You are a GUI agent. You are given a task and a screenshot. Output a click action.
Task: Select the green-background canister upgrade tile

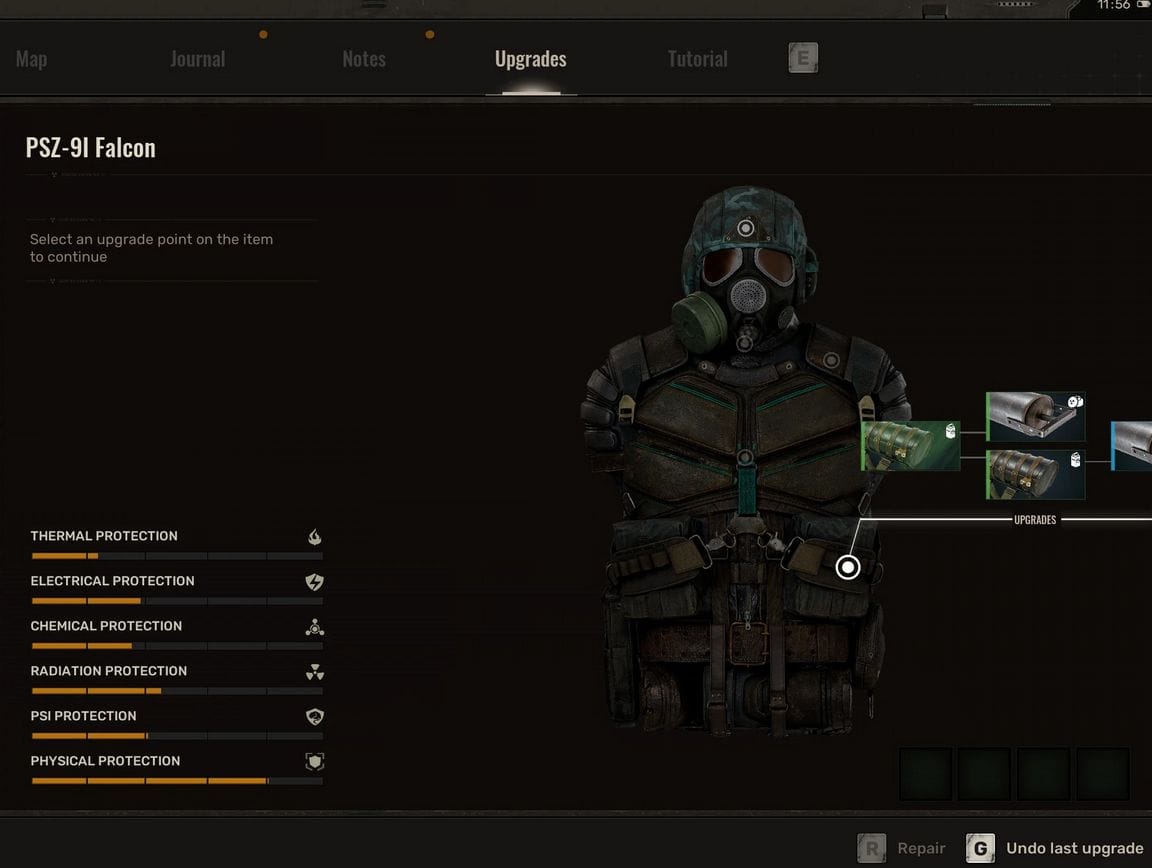coord(911,445)
